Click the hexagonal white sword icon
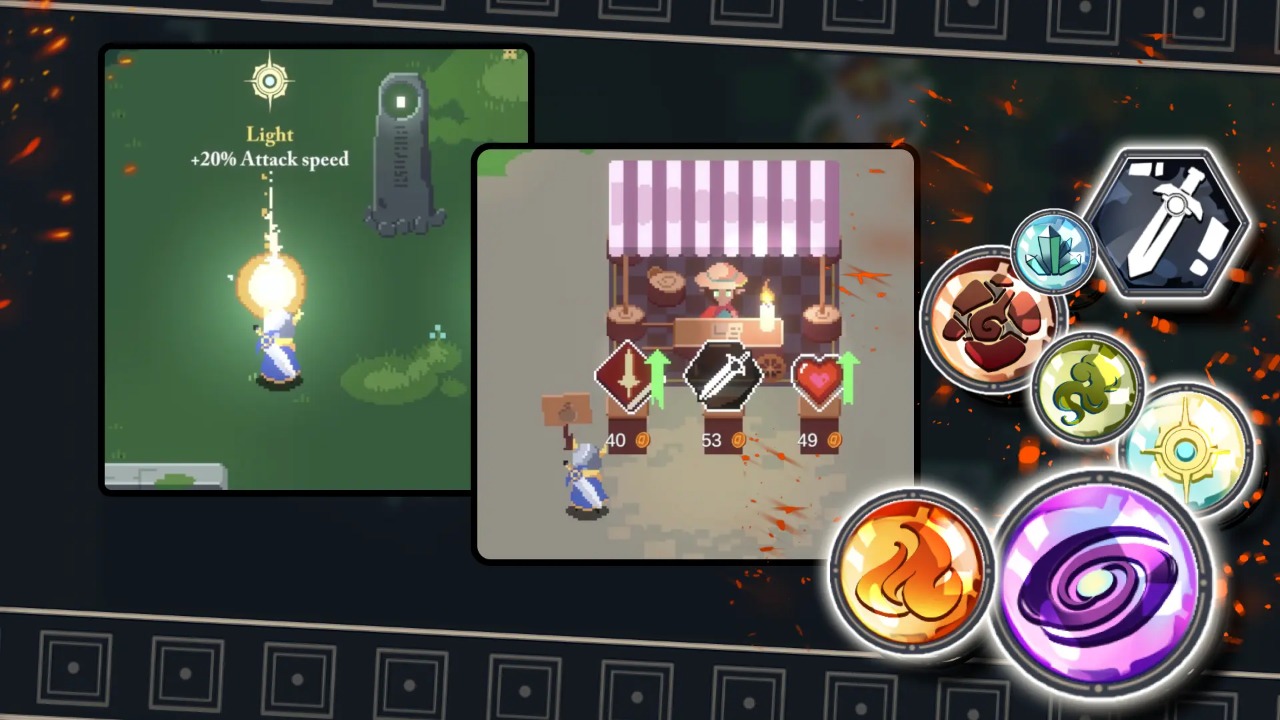1280x720 pixels. pyautogui.click(x=1167, y=224)
